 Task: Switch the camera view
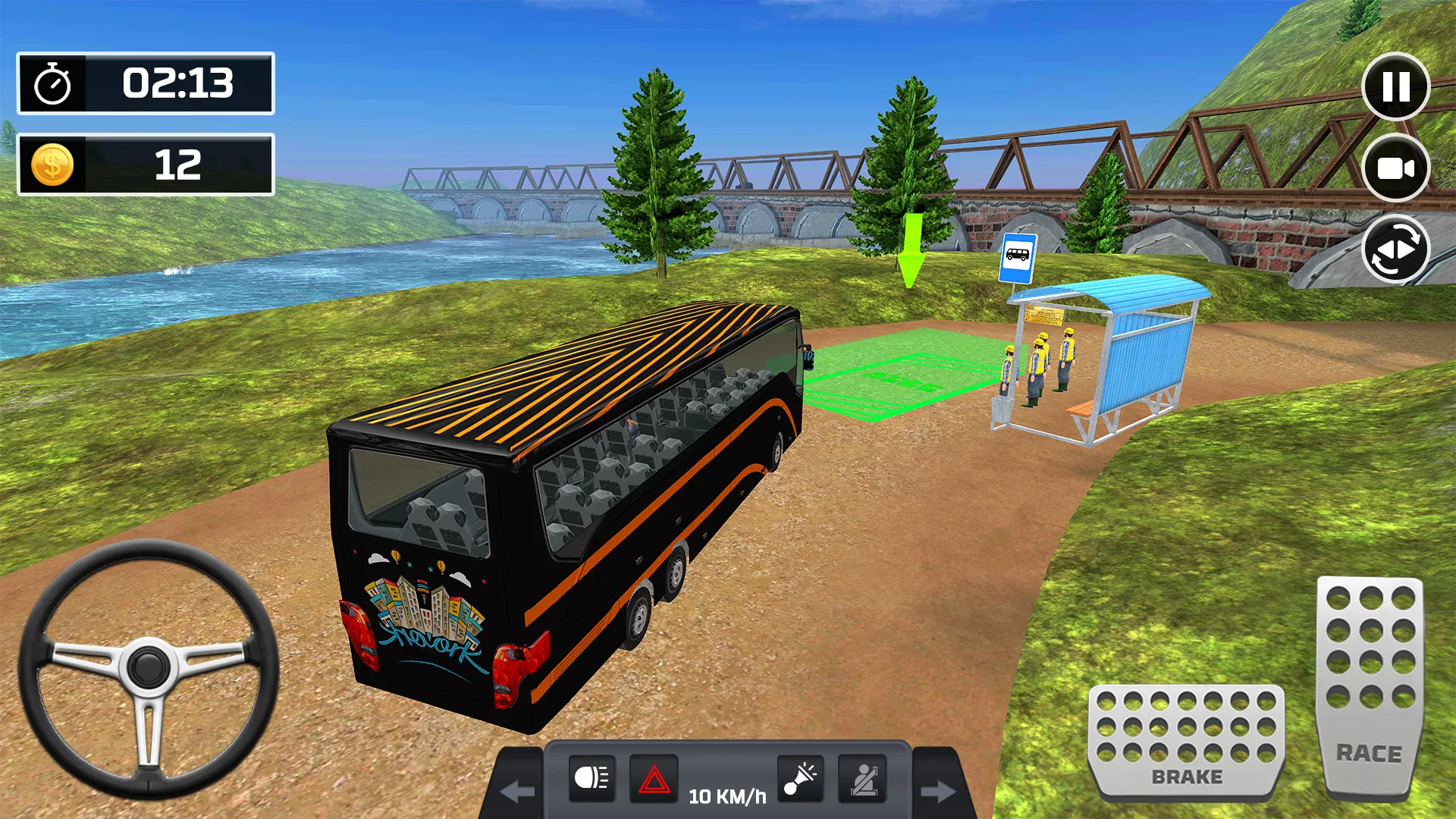coord(1395,168)
